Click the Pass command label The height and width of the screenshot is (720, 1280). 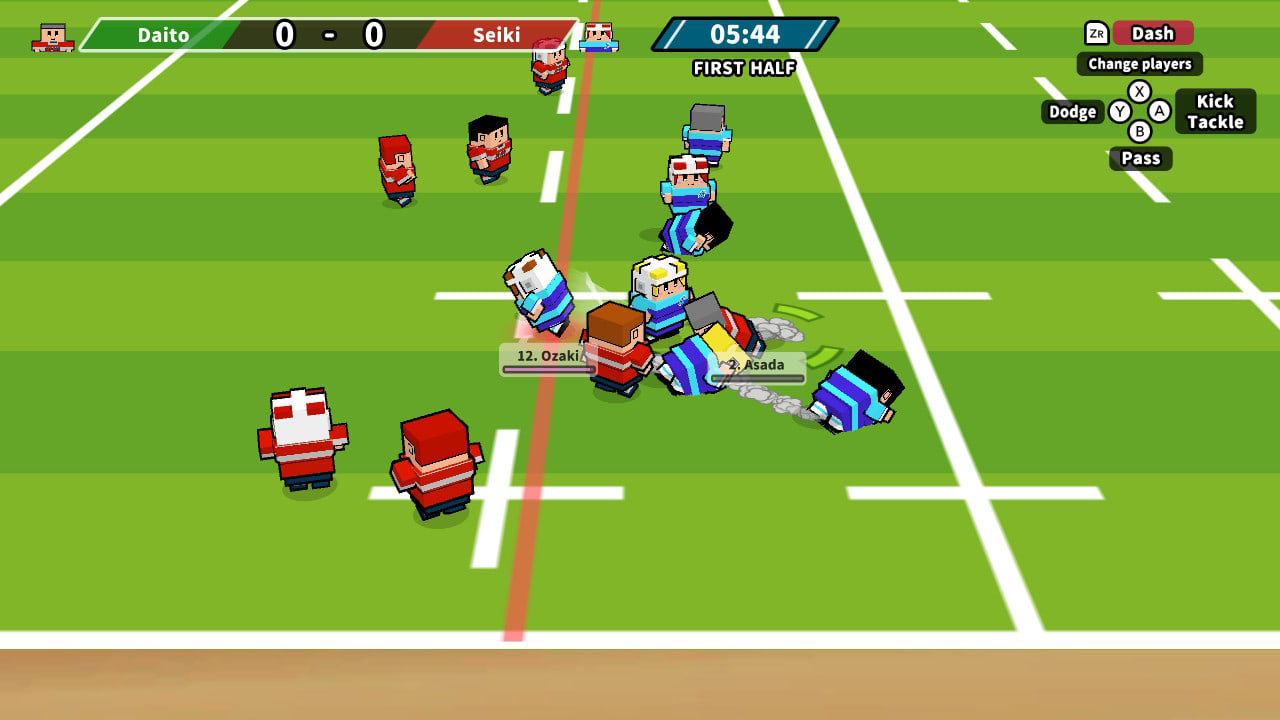coord(1140,158)
